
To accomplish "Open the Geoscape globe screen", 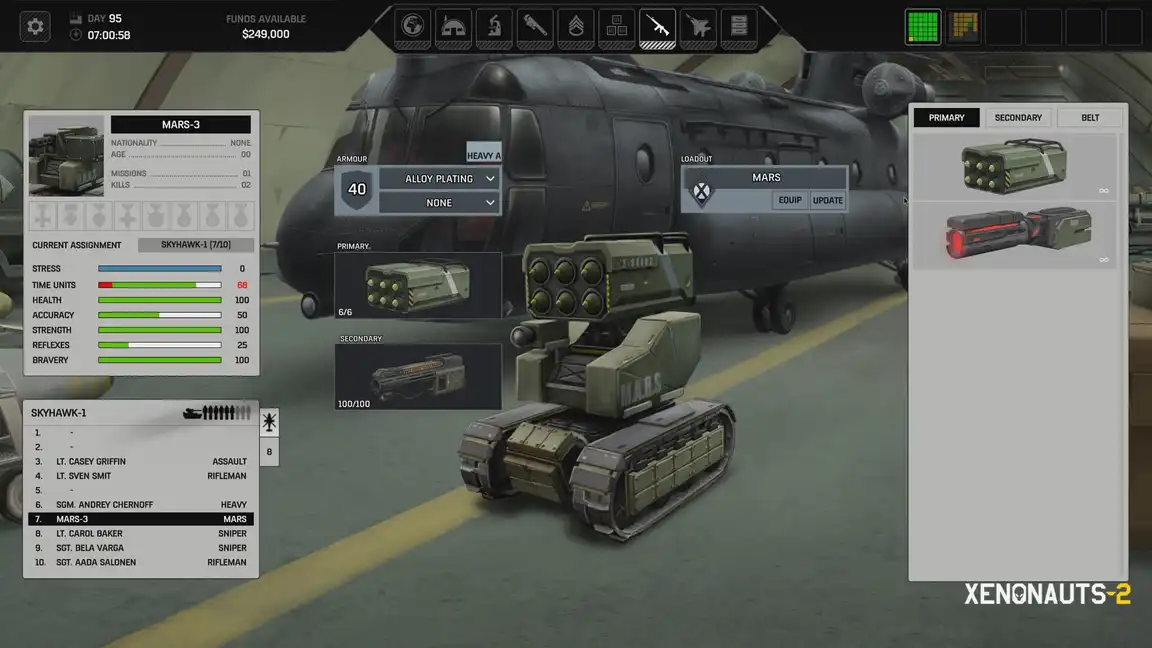I will [413, 26].
